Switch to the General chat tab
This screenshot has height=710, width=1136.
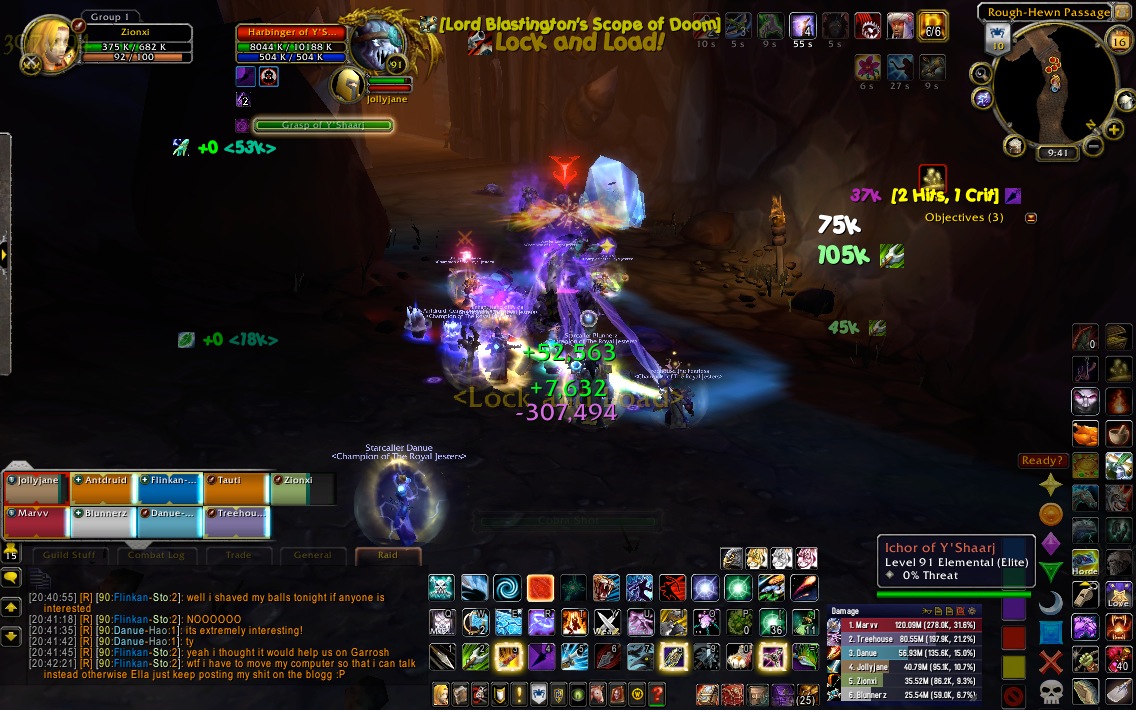pyautogui.click(x=313, y=555)
